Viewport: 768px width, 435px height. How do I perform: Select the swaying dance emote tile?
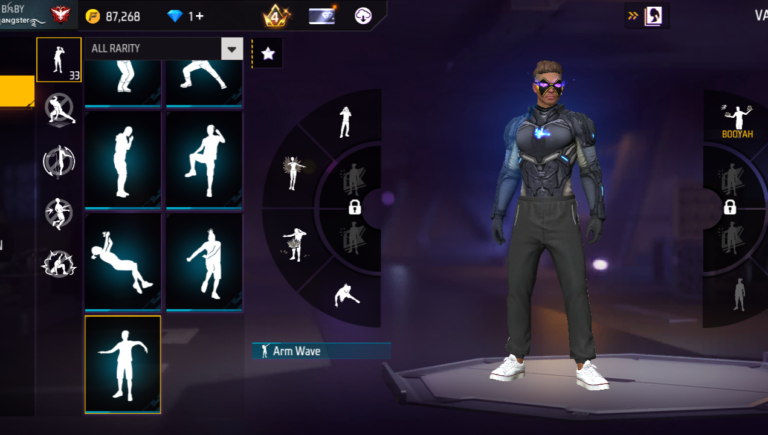204,260
